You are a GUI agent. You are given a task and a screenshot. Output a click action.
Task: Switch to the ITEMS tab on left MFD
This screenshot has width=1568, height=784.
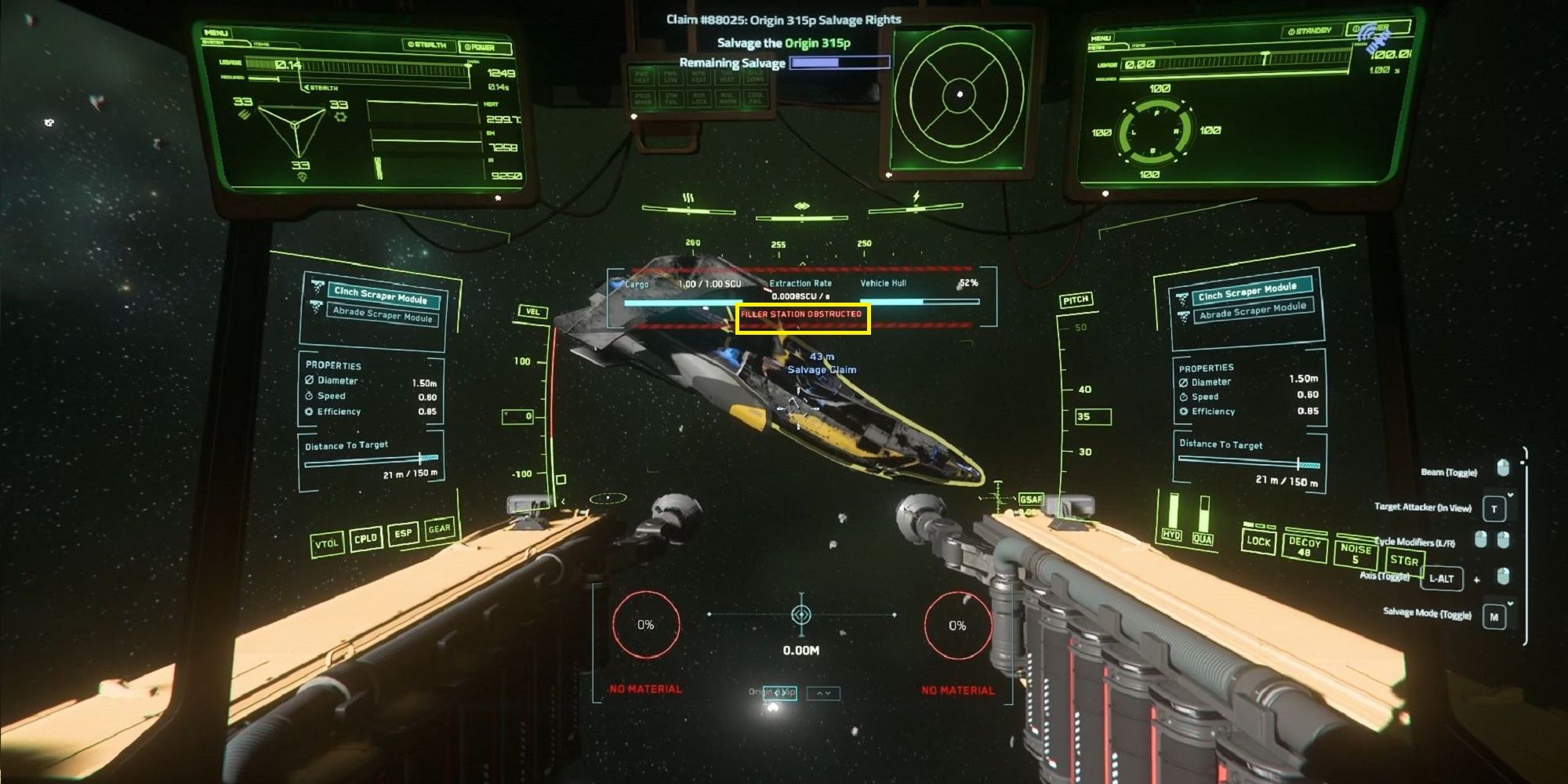point(261,45)
